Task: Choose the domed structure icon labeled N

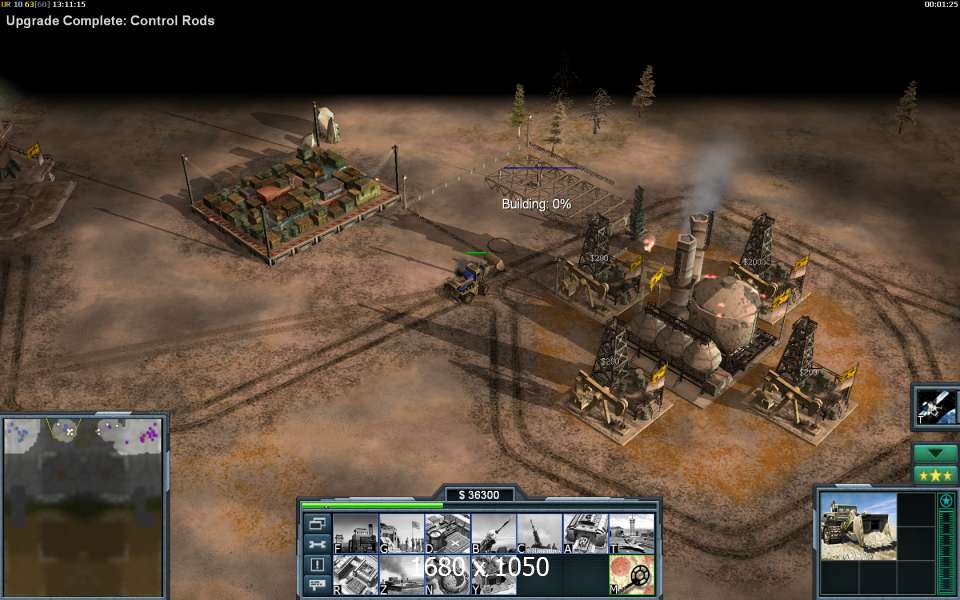Action: pyautogui.click(x=447, y=574)
